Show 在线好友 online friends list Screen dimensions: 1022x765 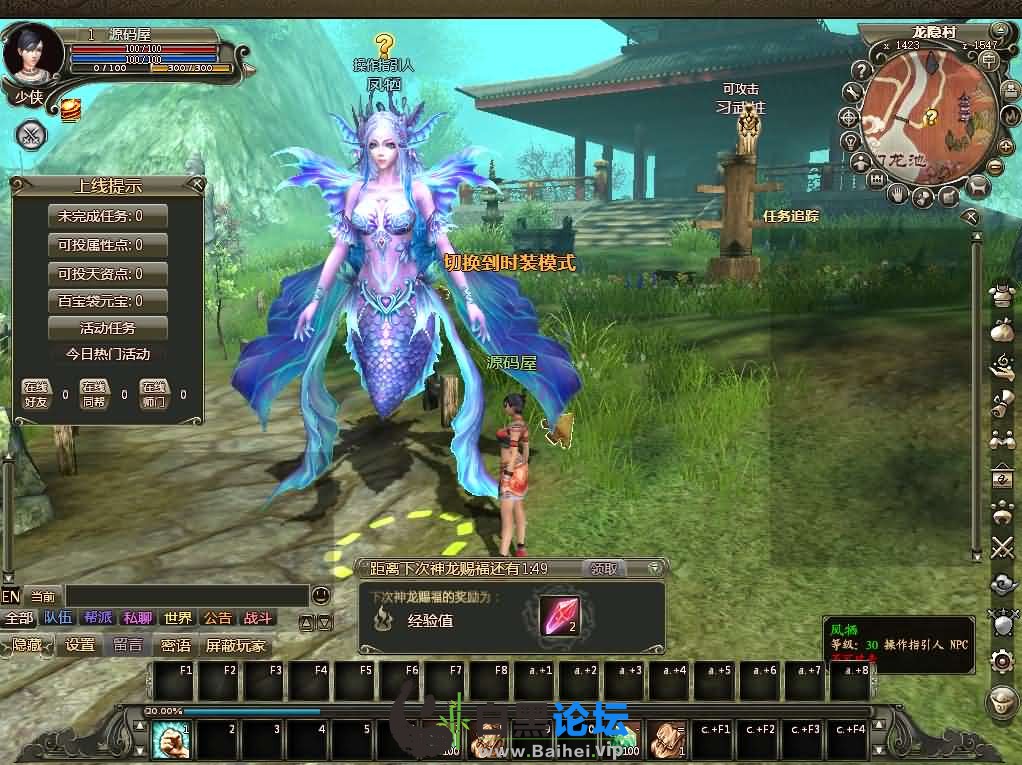tap(36, 394)
